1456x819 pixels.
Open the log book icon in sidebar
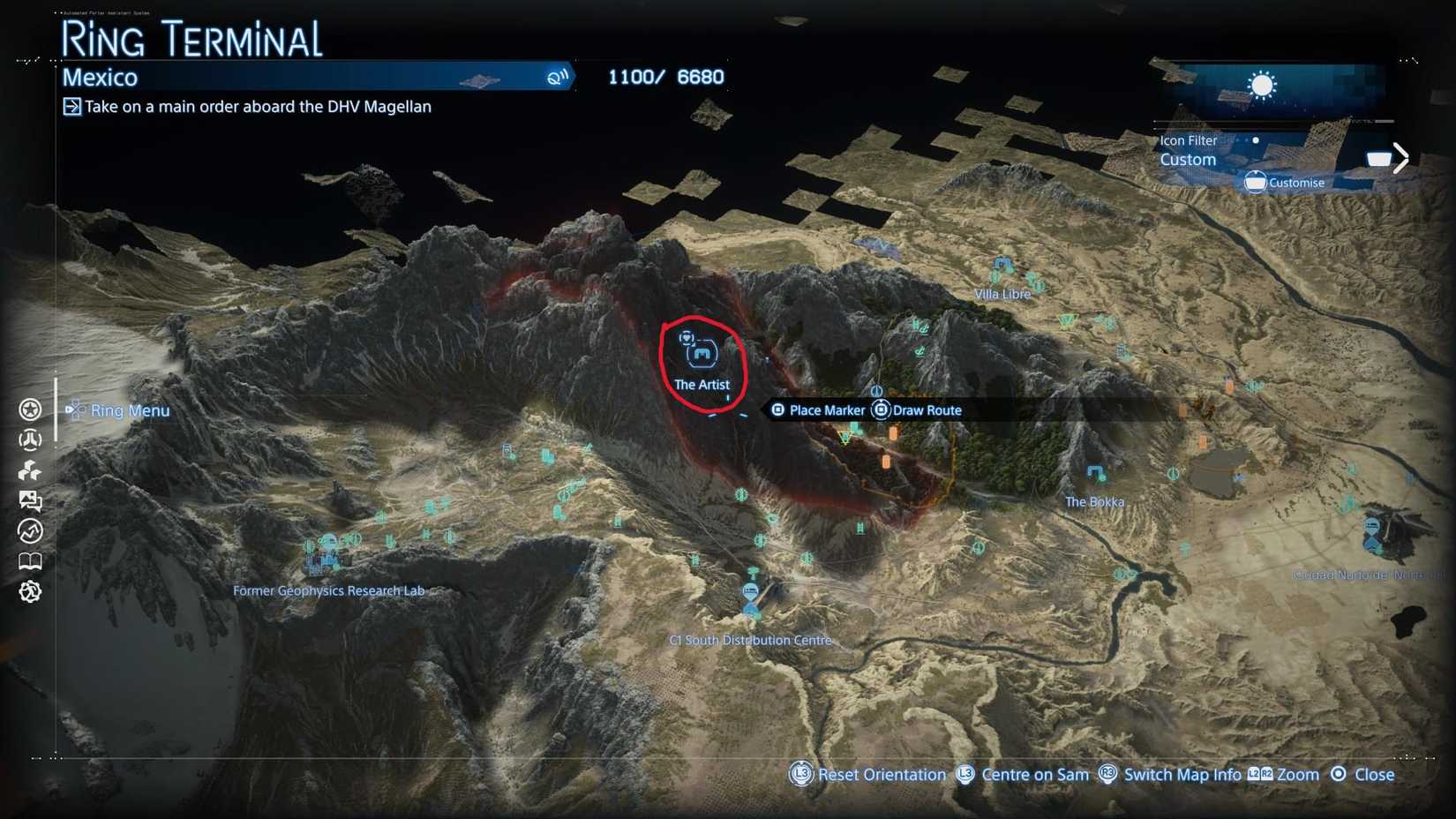(29, 560)
